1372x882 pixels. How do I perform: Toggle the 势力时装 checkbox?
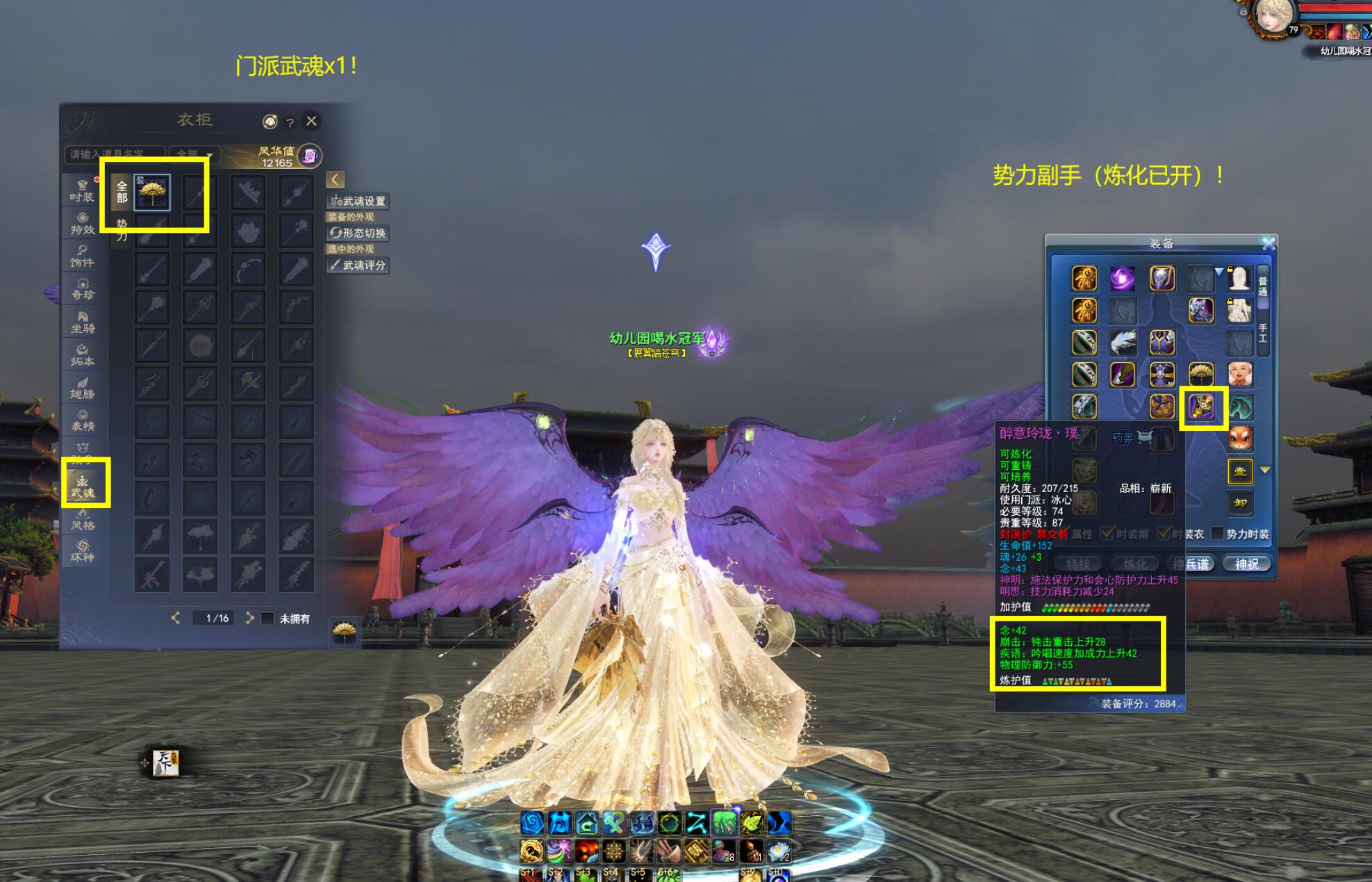(1217, 533)
